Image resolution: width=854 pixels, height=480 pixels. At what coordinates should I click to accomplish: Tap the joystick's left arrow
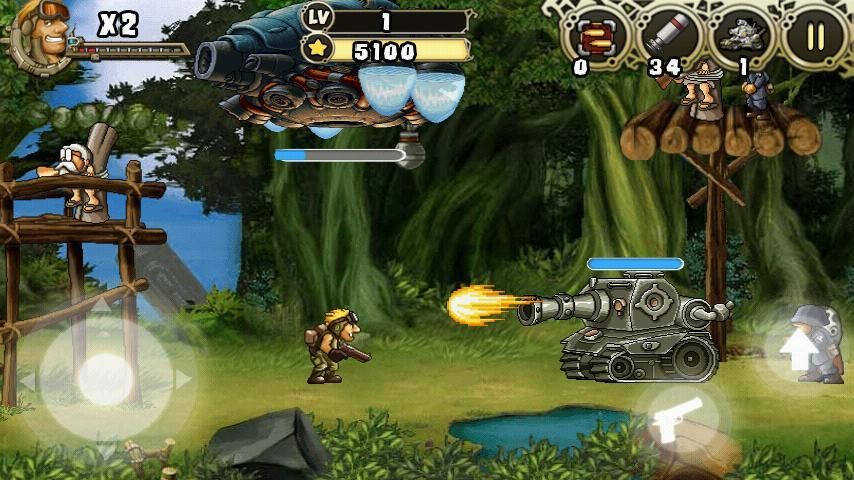(x=28, y=381)
